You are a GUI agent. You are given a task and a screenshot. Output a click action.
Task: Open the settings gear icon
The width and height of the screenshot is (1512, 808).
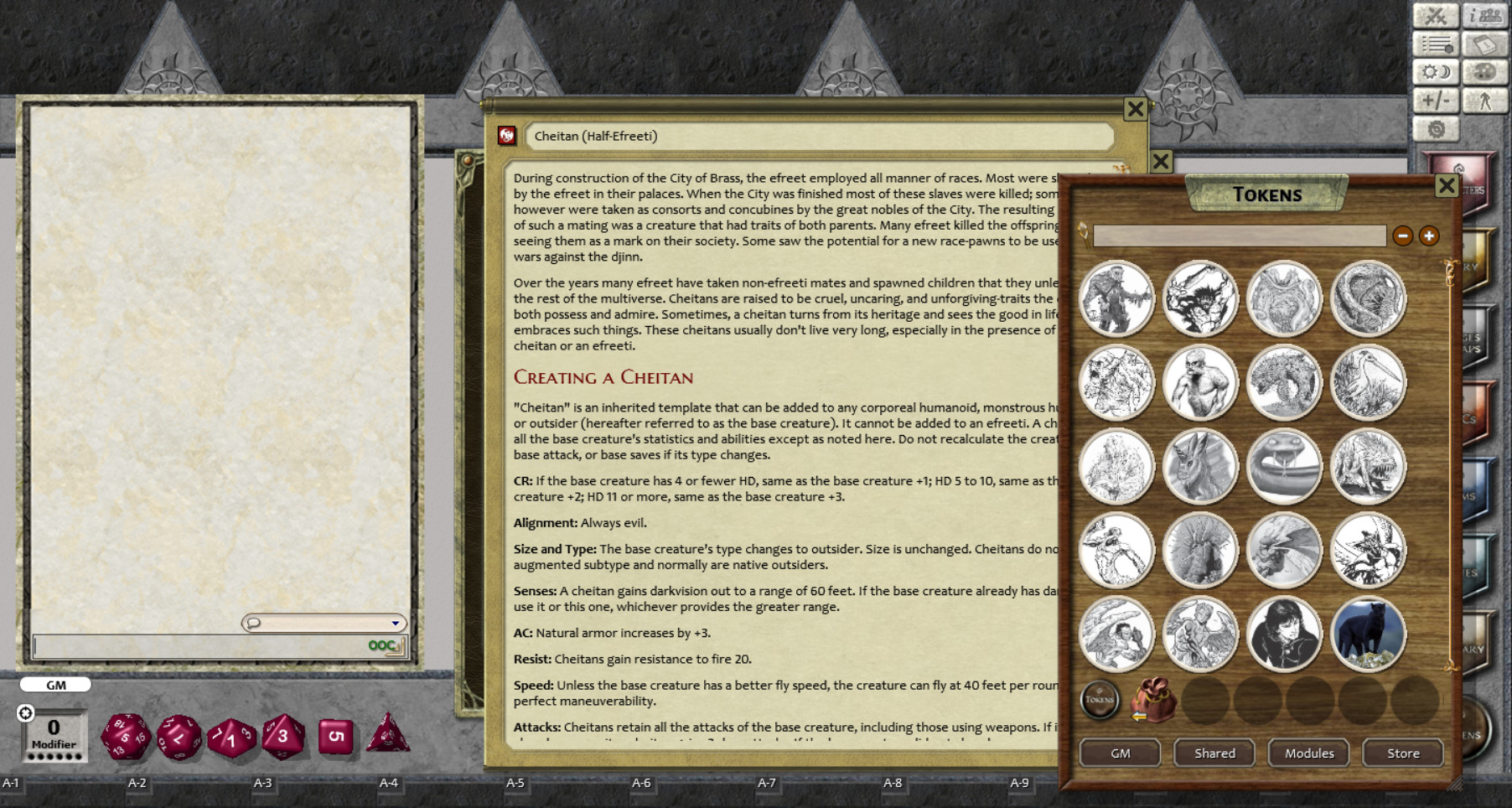pos(1436,130)
